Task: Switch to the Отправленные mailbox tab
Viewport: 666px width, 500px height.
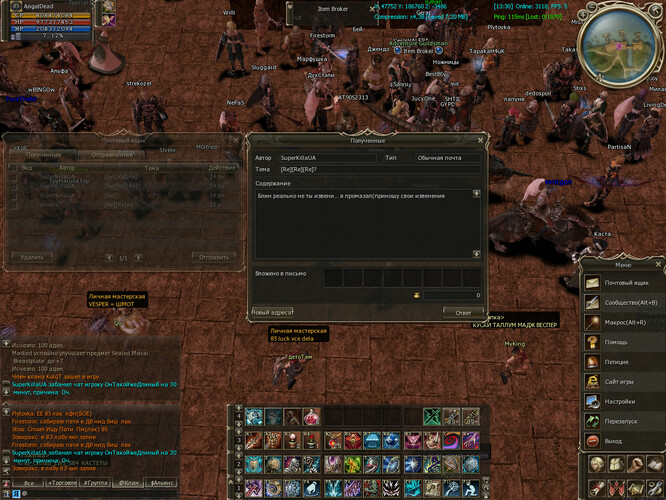Action: click(x=108, y=155)
